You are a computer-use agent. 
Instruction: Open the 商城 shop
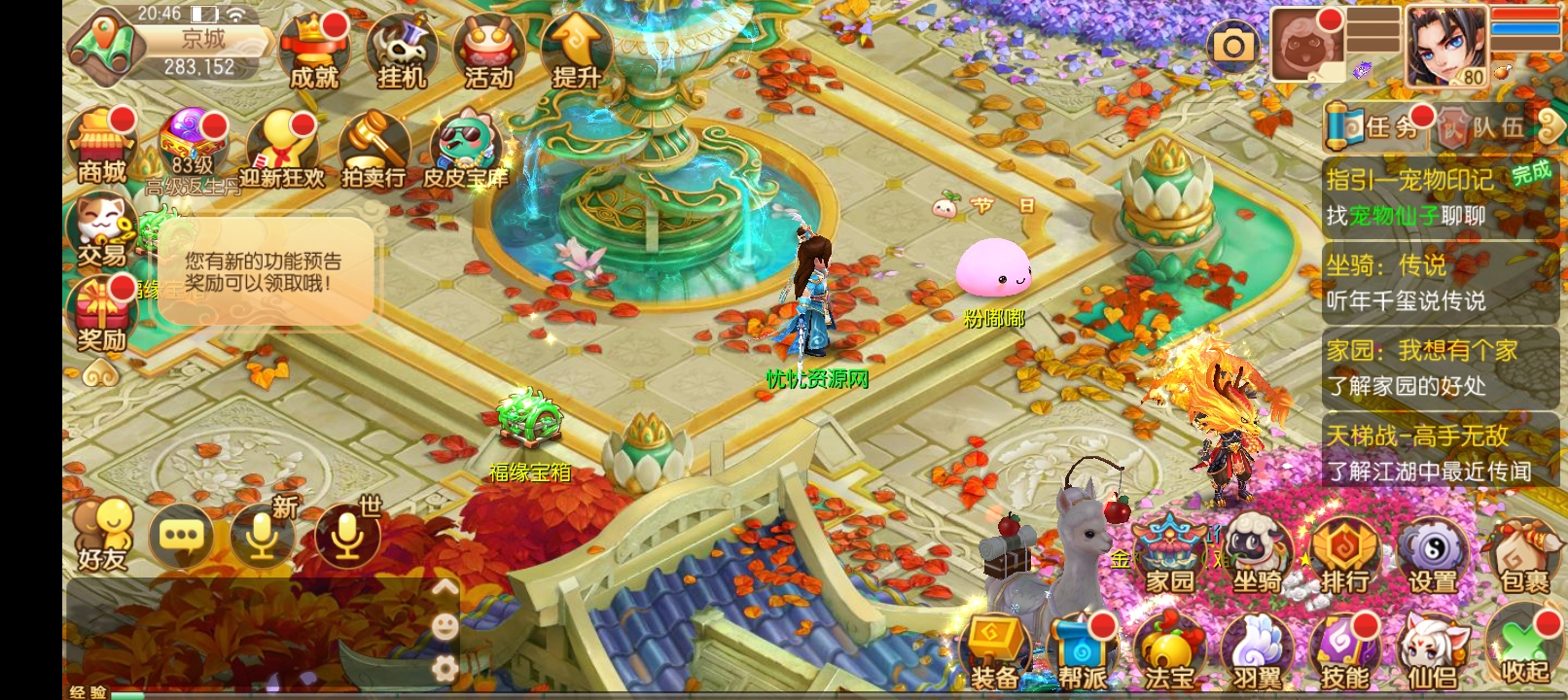pyautogui.click(x=102, y=148)
